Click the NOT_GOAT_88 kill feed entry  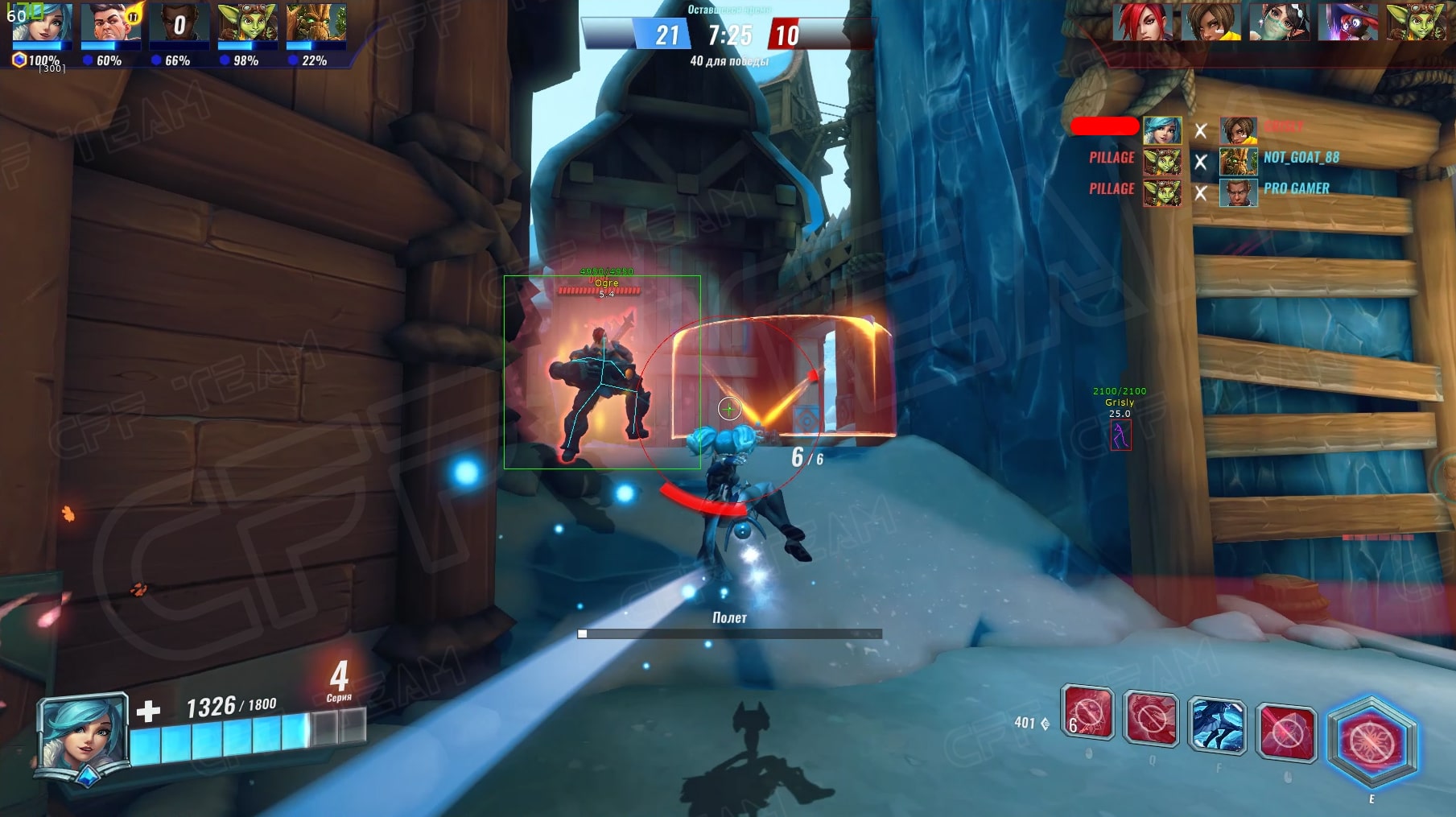(x=1301, y=158)
